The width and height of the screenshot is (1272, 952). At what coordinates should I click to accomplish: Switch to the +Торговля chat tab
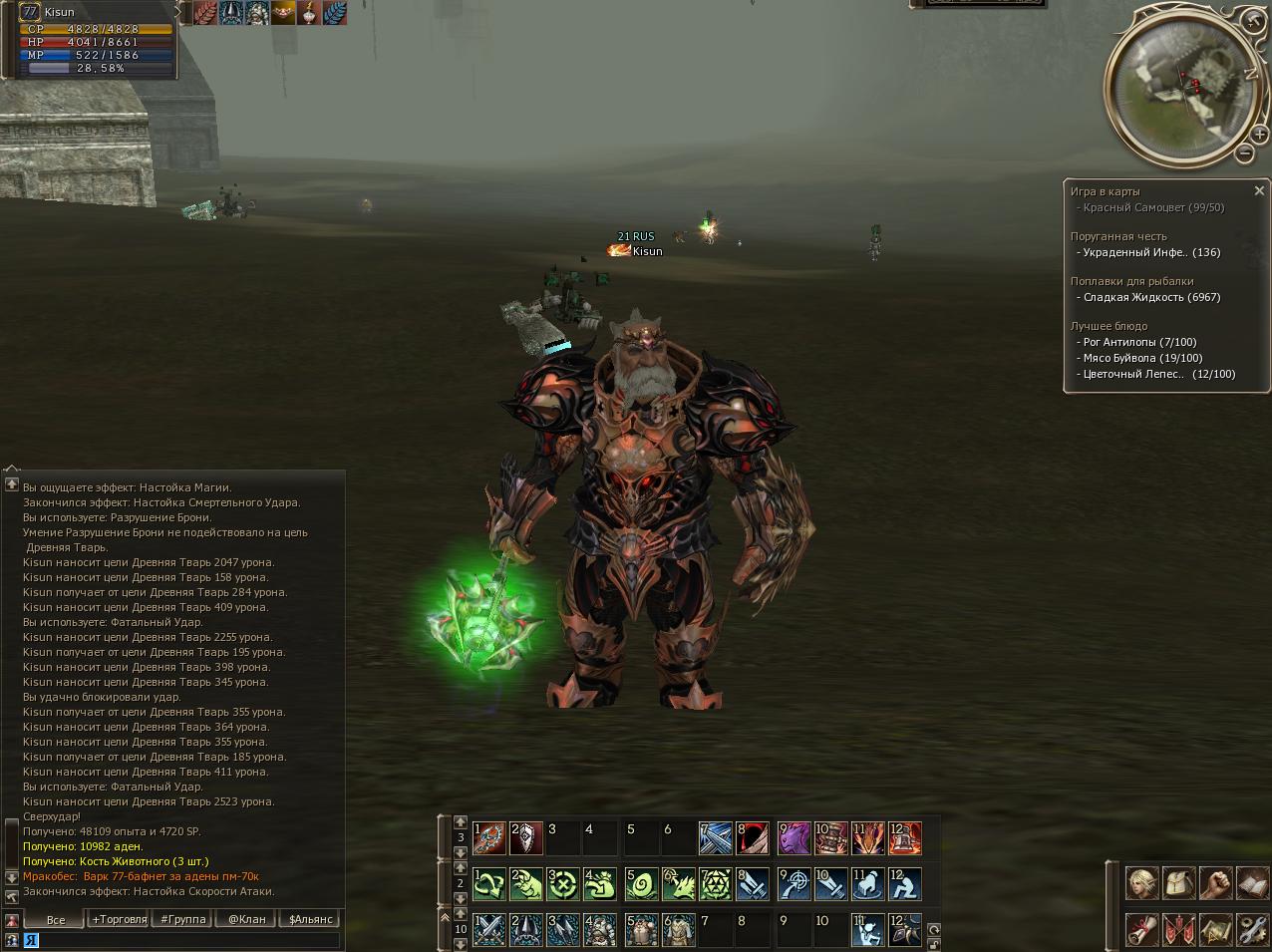pos(120,919)
